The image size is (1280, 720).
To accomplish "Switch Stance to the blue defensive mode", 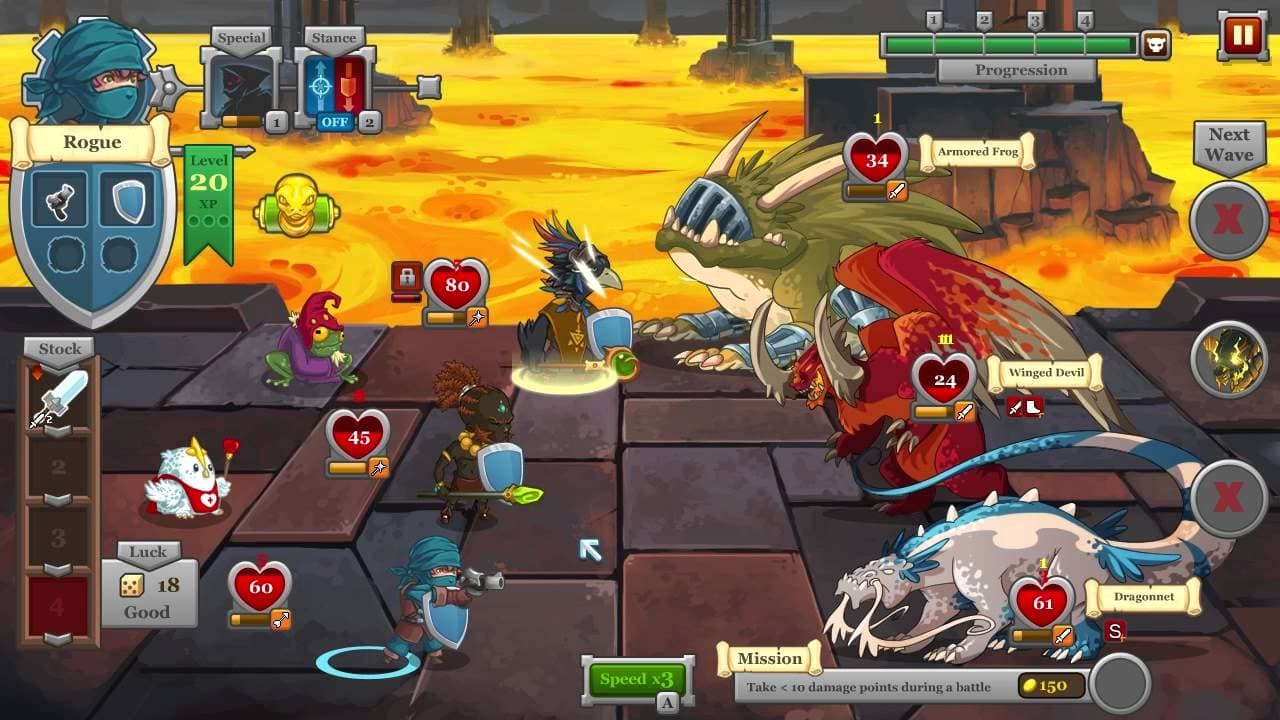I will click(x=319, y=85).
